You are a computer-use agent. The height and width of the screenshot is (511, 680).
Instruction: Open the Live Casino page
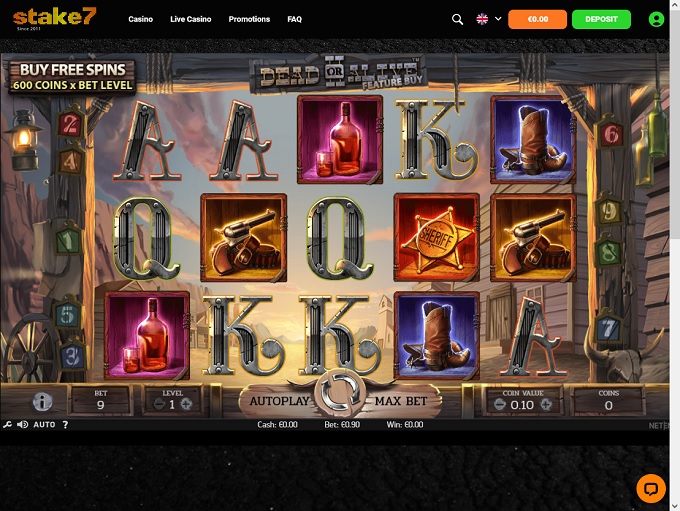coord(191,19)
